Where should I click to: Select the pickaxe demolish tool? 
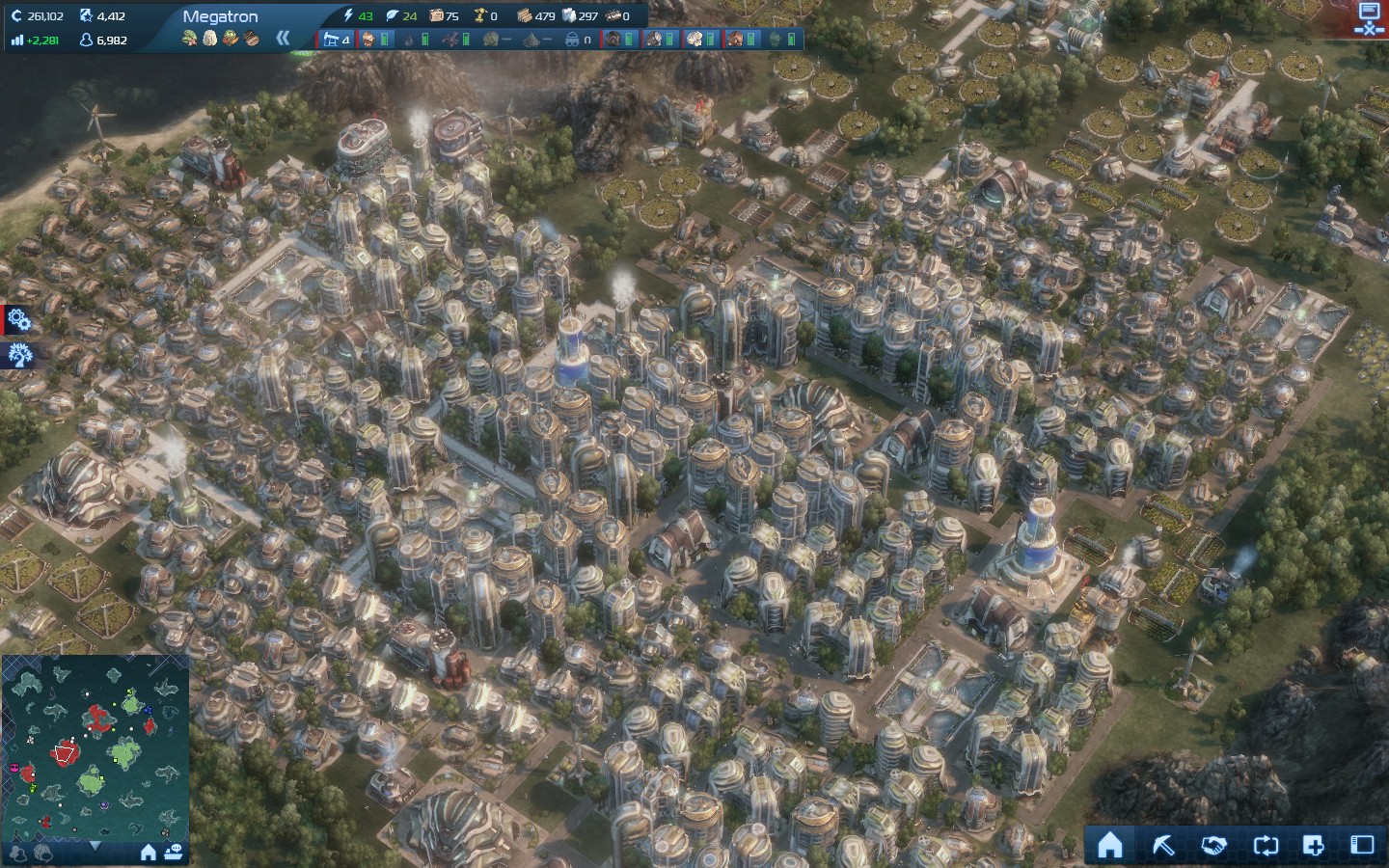pyautogui.click(x=1163, y=846)
